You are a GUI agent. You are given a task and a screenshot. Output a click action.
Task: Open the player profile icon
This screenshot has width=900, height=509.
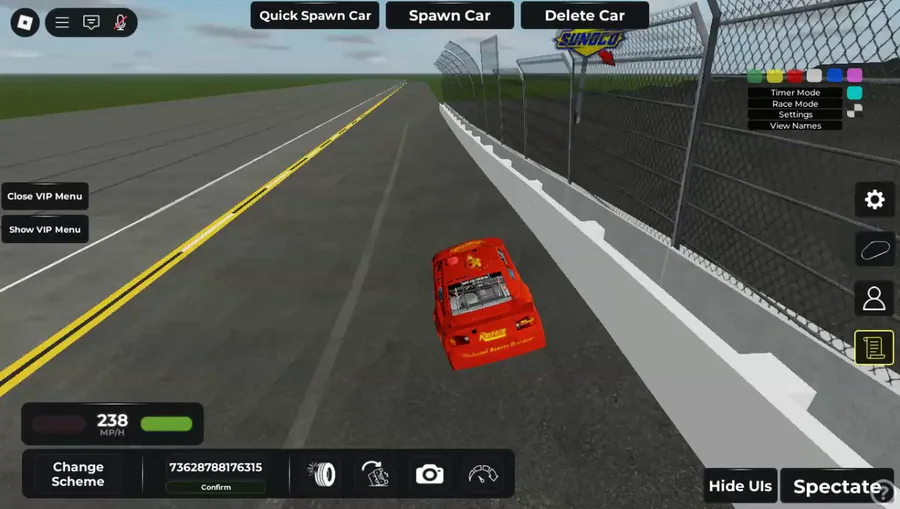874,298
